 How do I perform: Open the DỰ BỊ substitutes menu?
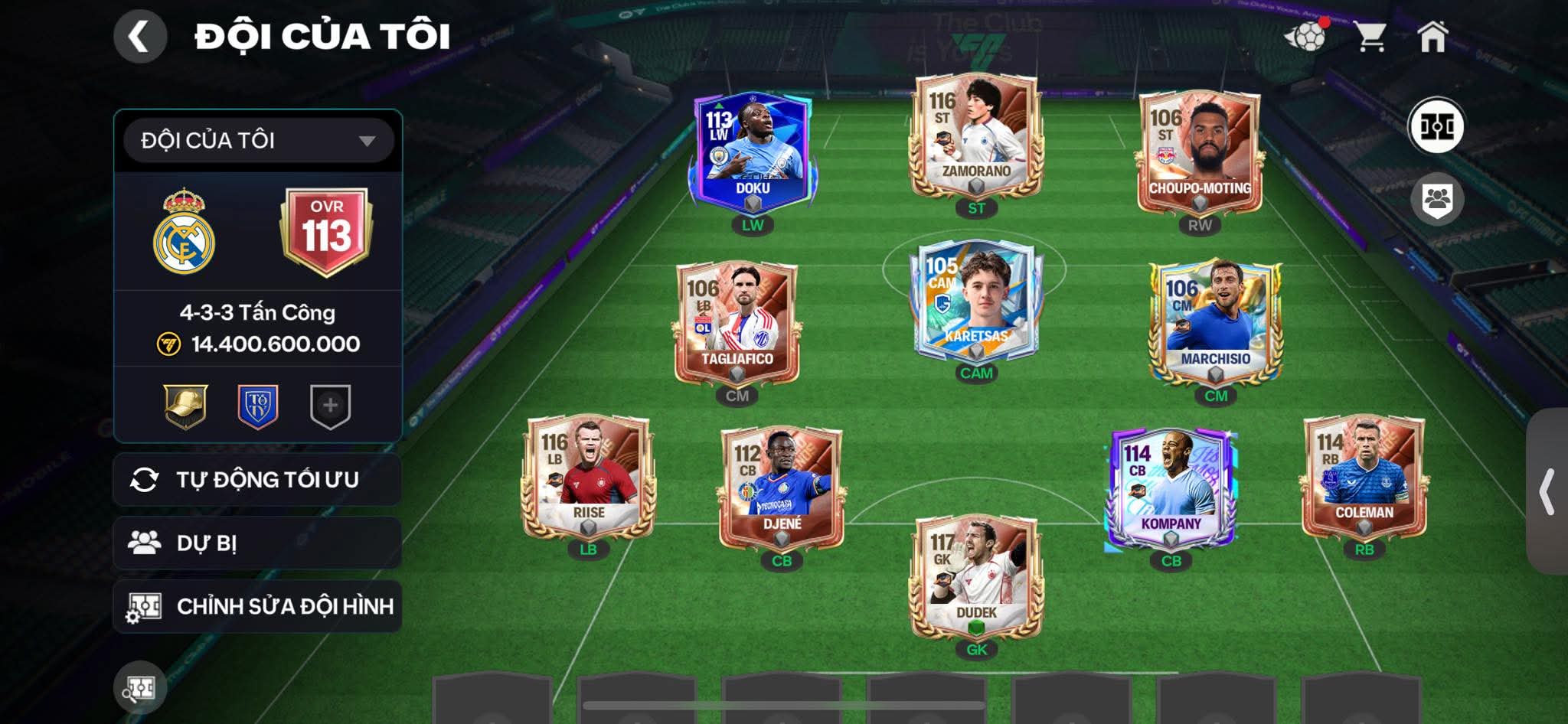(x=257, y=543)
